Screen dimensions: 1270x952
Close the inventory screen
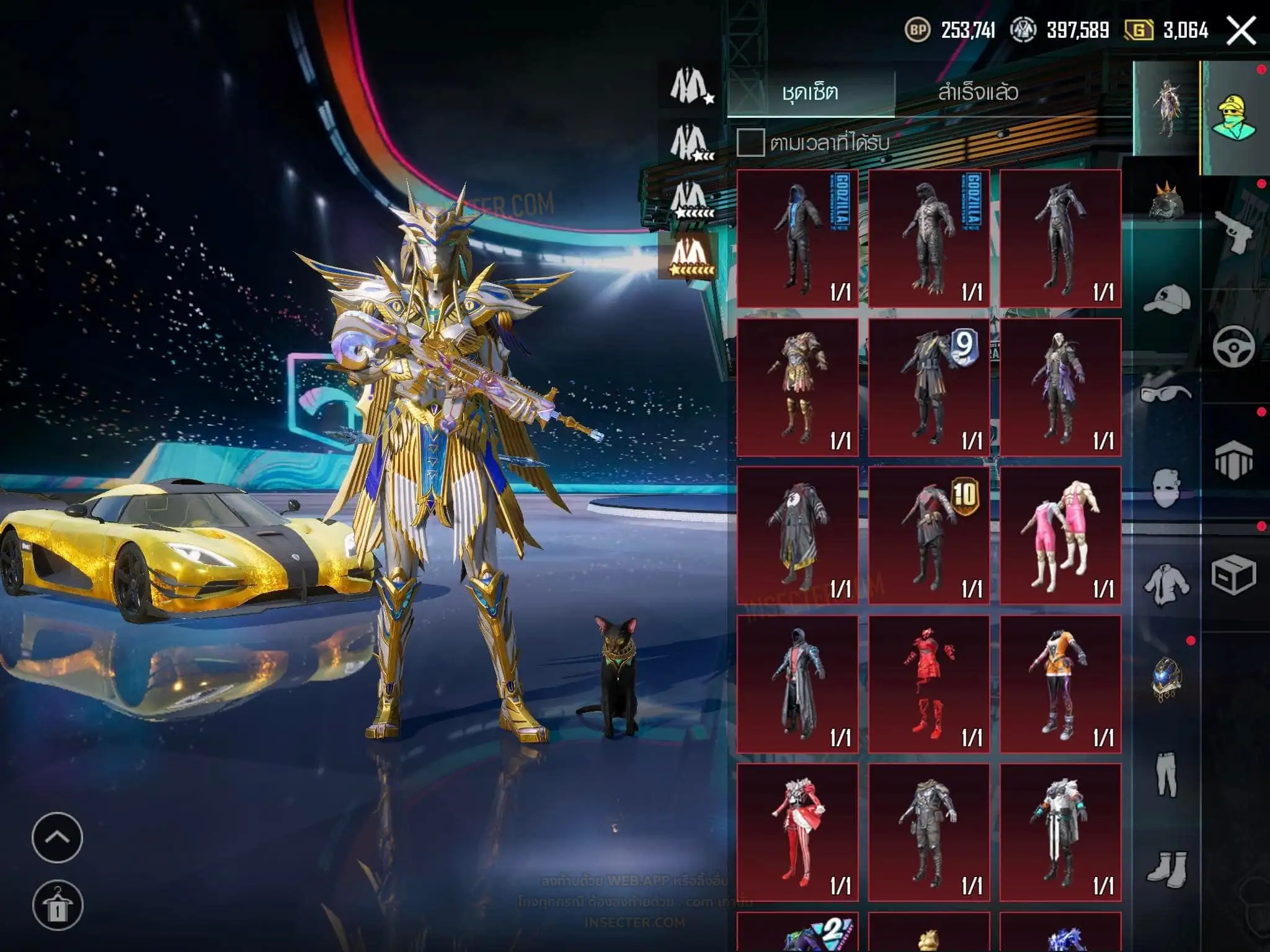pos(1241,30)
